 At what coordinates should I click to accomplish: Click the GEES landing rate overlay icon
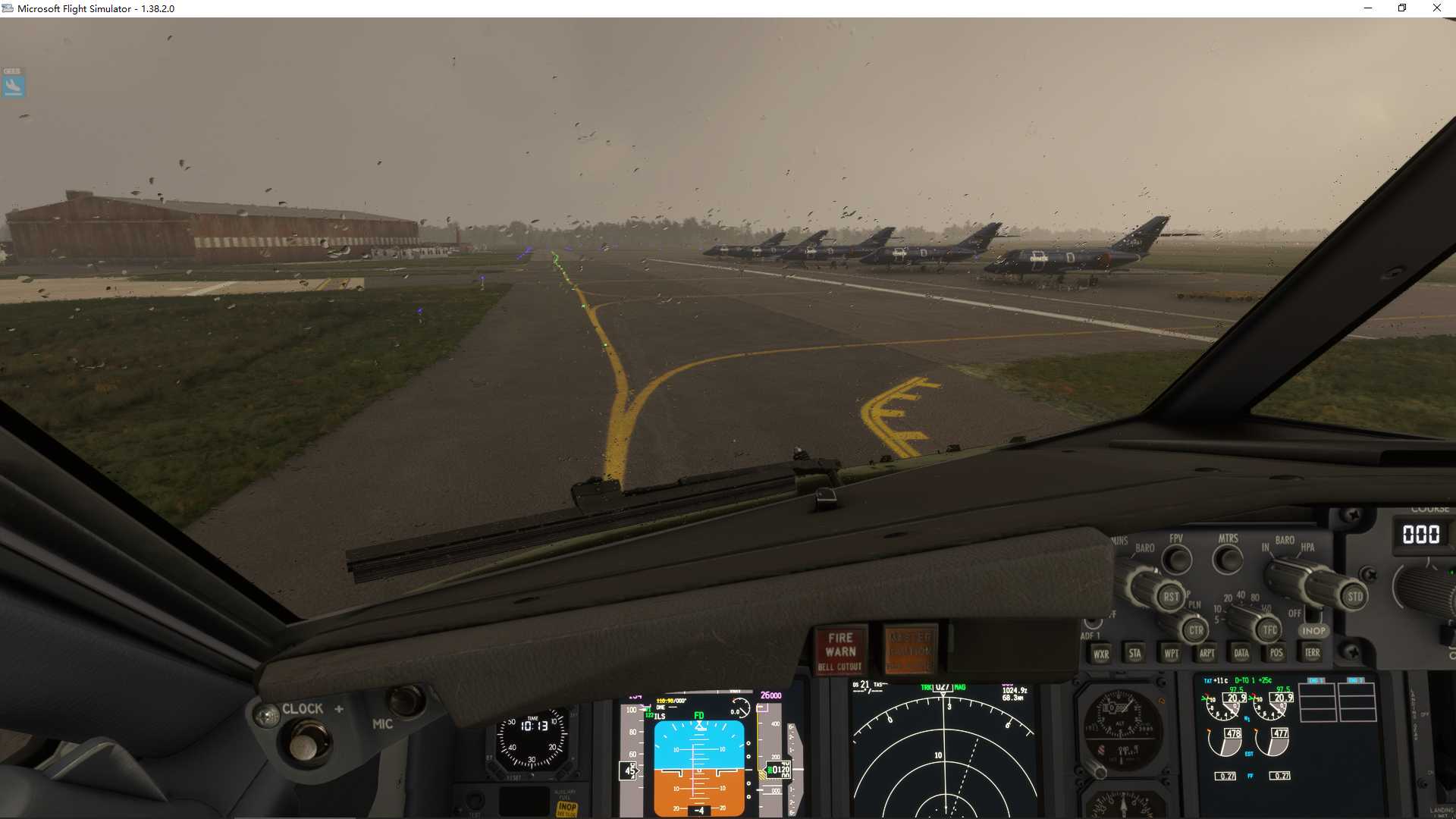[x=12, y=83]
